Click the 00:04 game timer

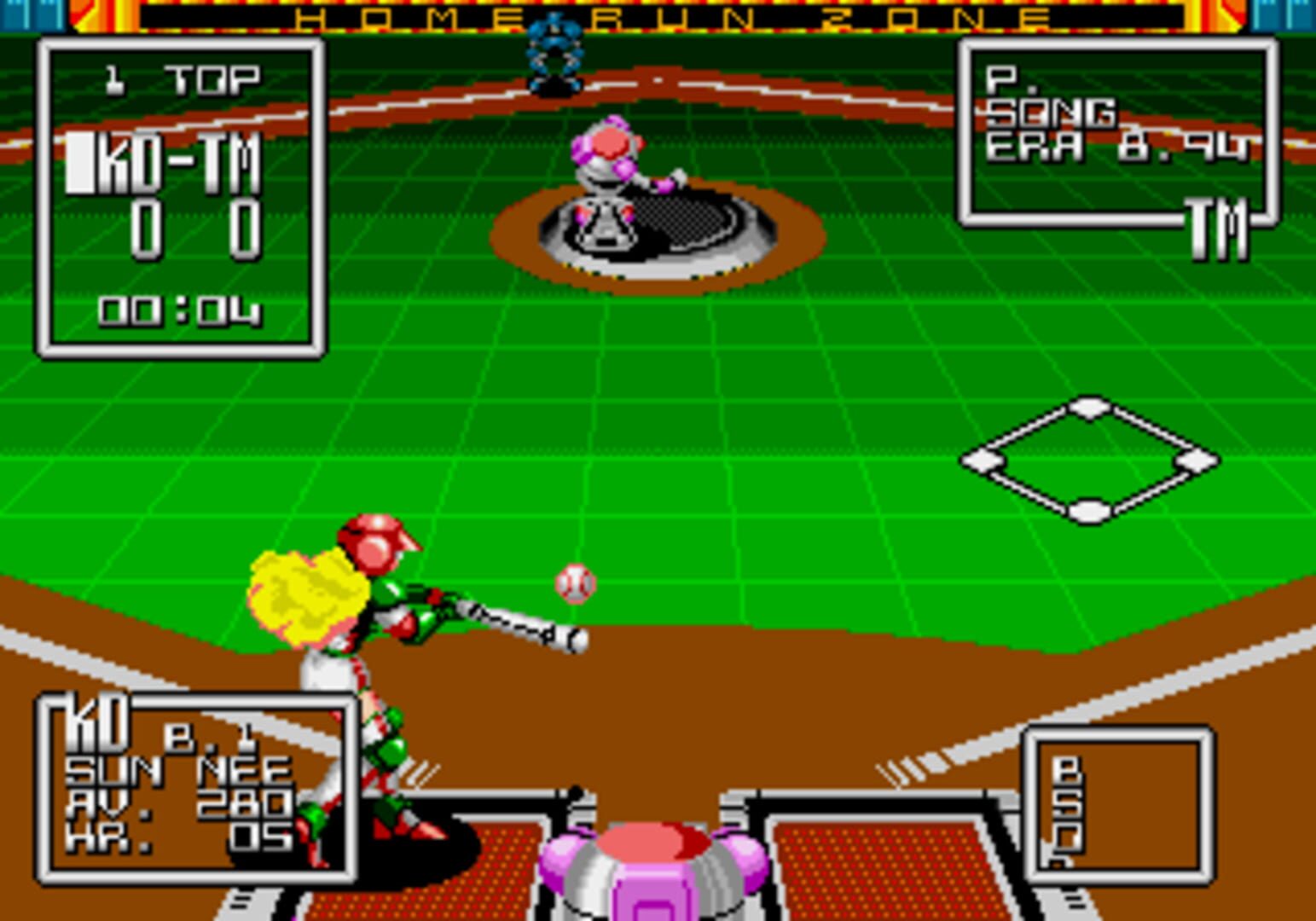179,314
